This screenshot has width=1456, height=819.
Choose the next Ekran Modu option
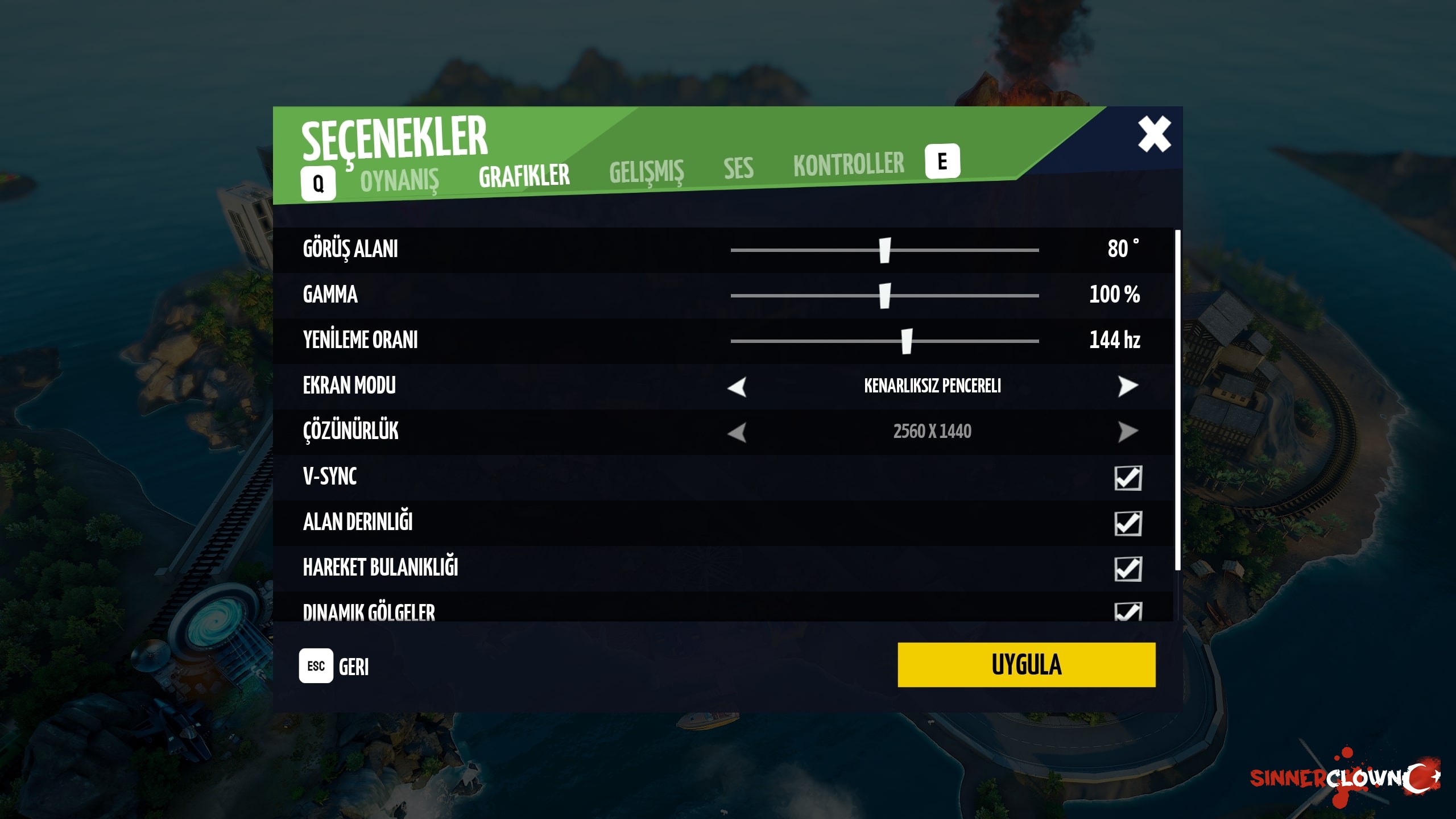pyautogui.click(x=1127, y=386)
